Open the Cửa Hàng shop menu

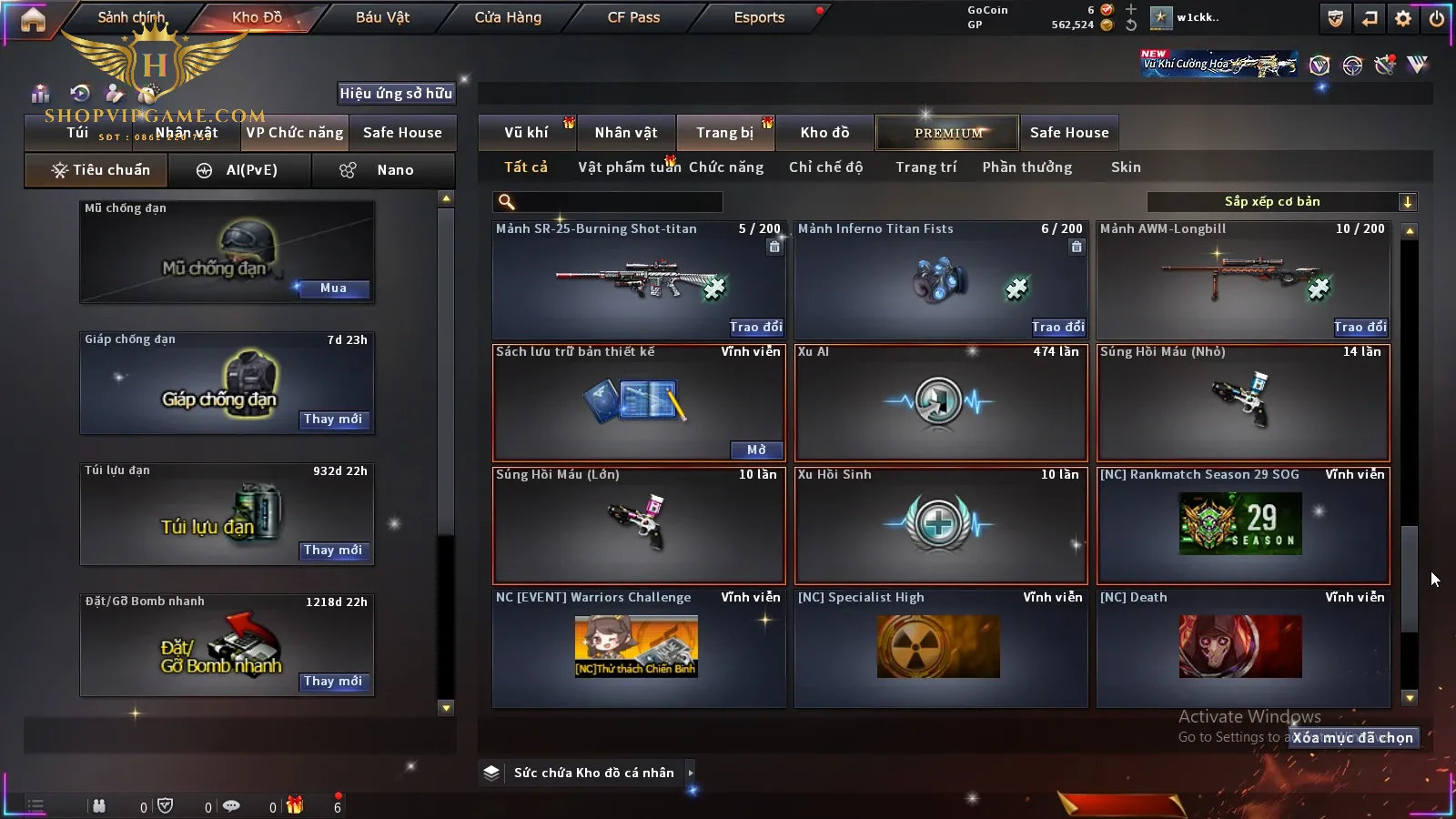508,17
